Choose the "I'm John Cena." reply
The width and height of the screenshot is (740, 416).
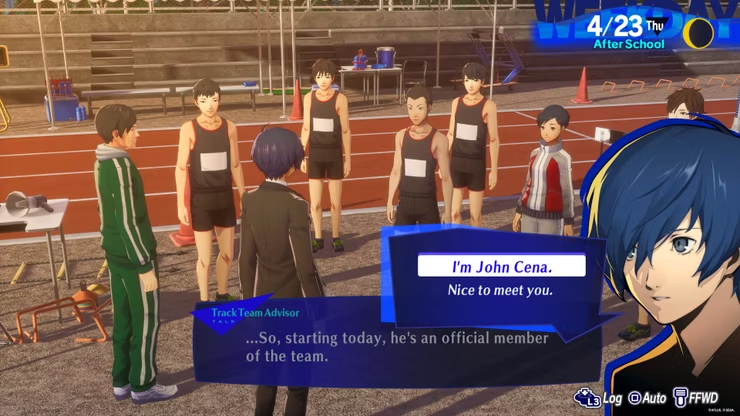pyautogui.click(x=500, y=265)
